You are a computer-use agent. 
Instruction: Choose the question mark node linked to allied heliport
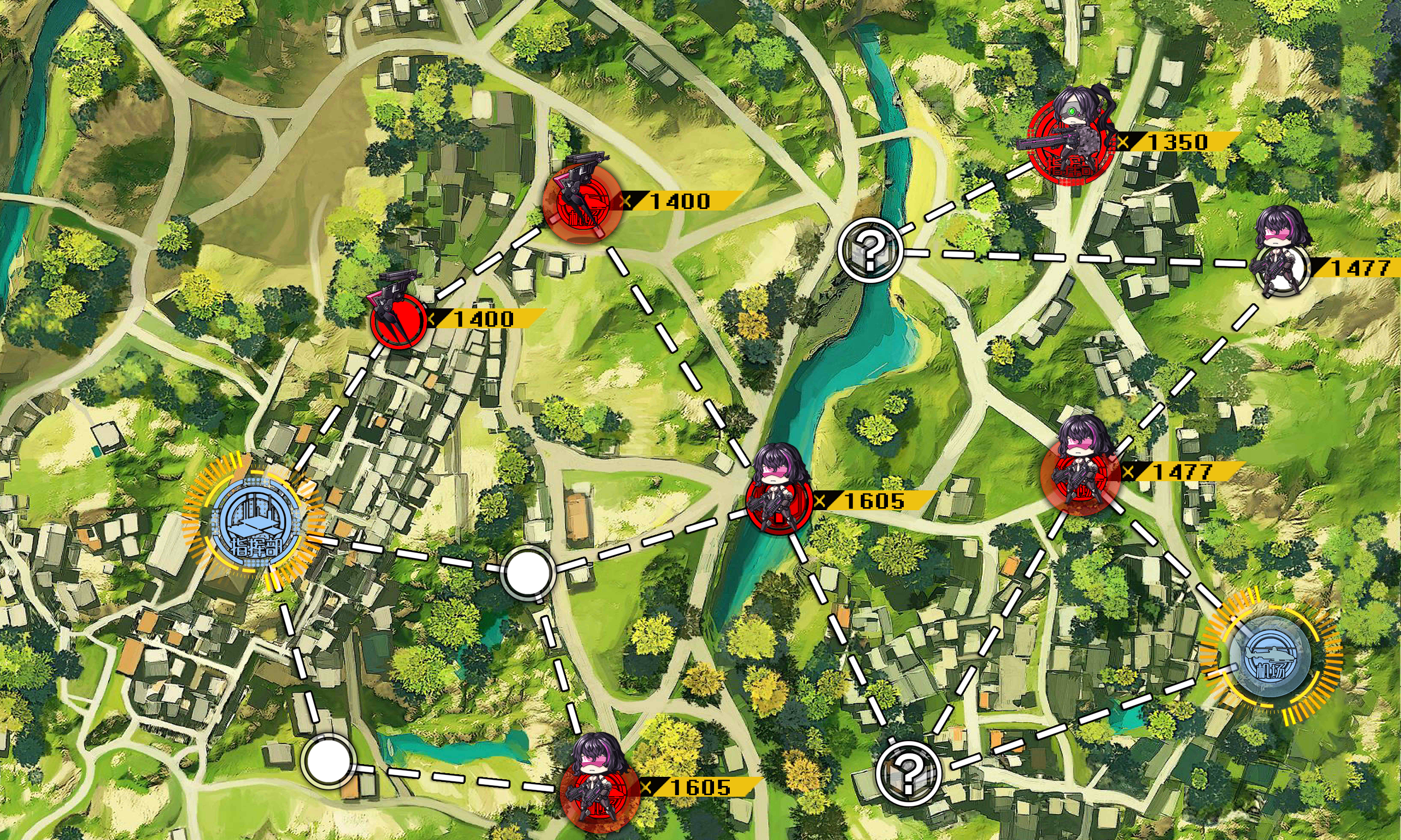[908, 772]
